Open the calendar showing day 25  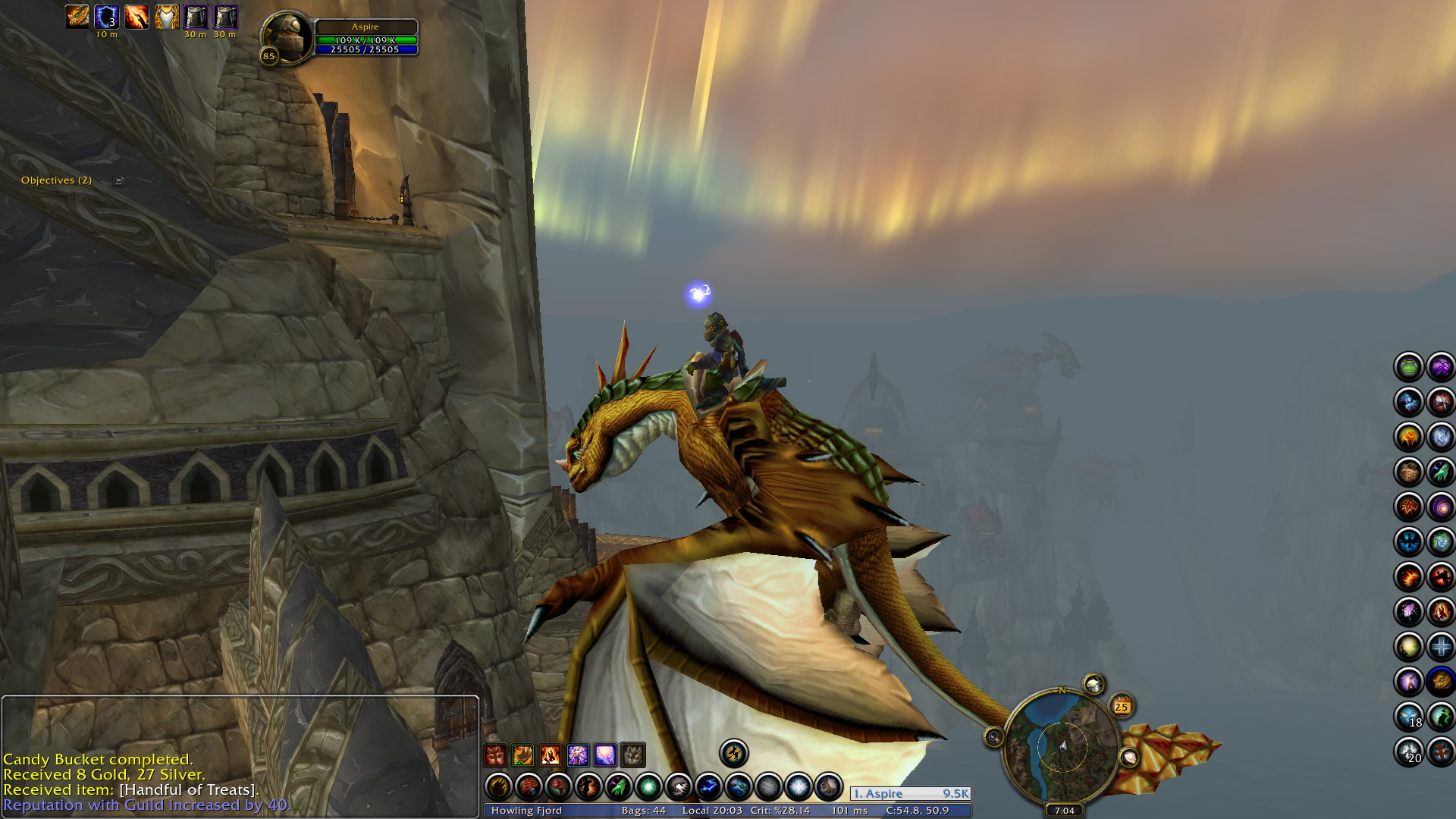pos(1121,707)
